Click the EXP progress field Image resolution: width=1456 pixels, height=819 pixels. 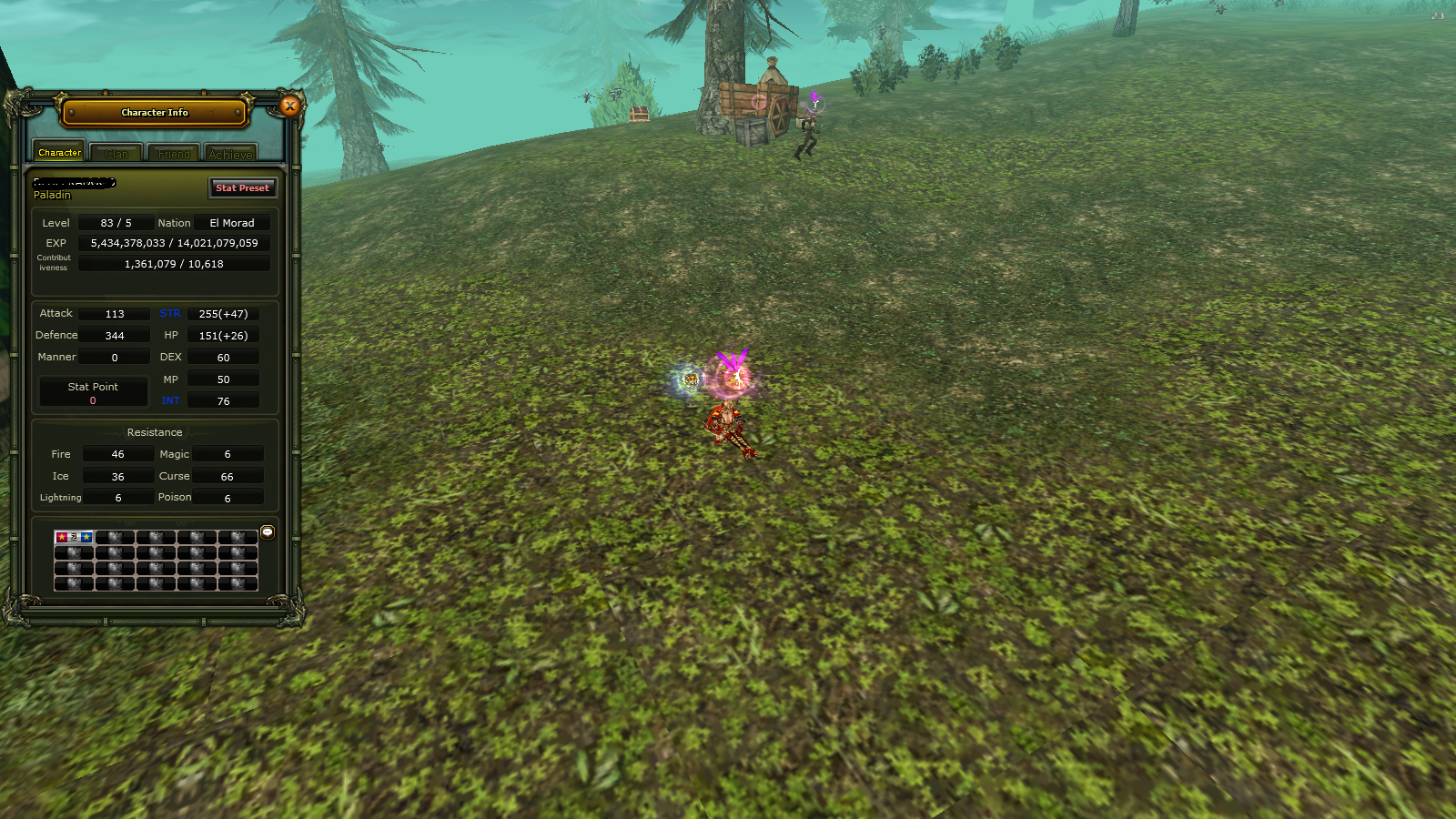(x=174, y=242)
